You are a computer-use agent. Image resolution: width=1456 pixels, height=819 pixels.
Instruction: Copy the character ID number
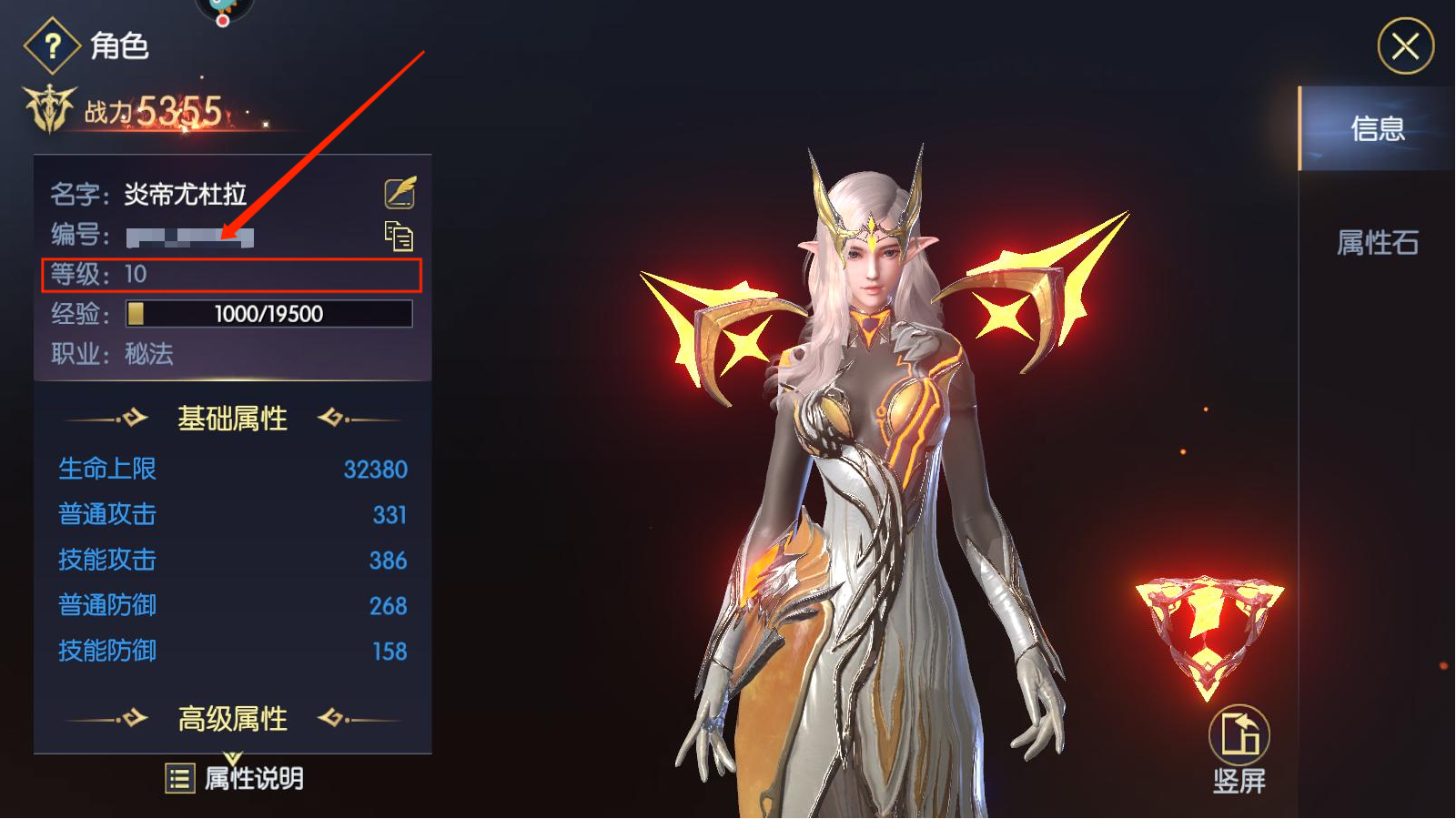pos(399,237)
